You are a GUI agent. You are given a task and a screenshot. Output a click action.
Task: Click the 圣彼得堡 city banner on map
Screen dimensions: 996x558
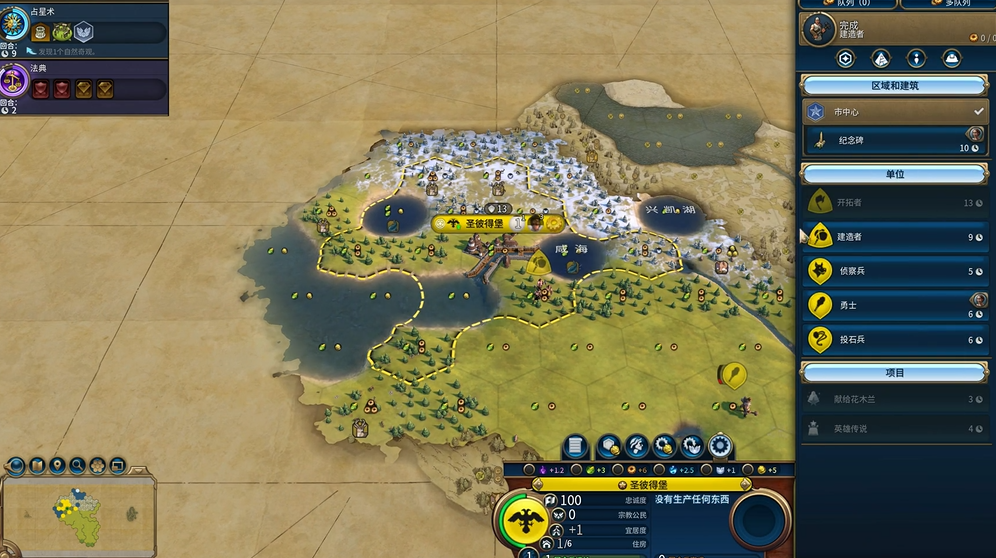pyautogui.click(x=486, y=223)
